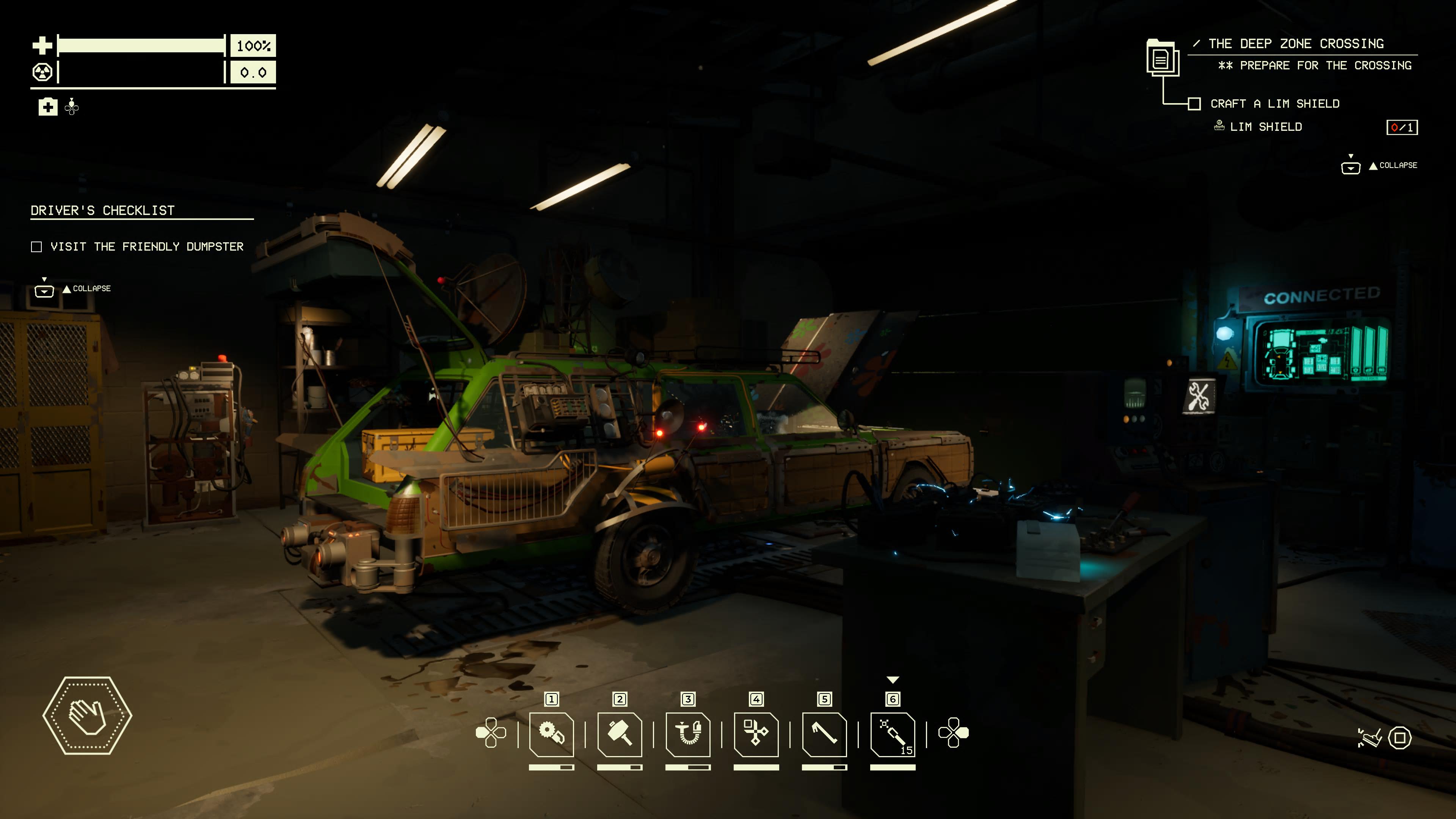The height and width of the screenshot is (819, 1456).
Task: Select The Deep Zone Crossing quest title
Action: coord(1296,44)
